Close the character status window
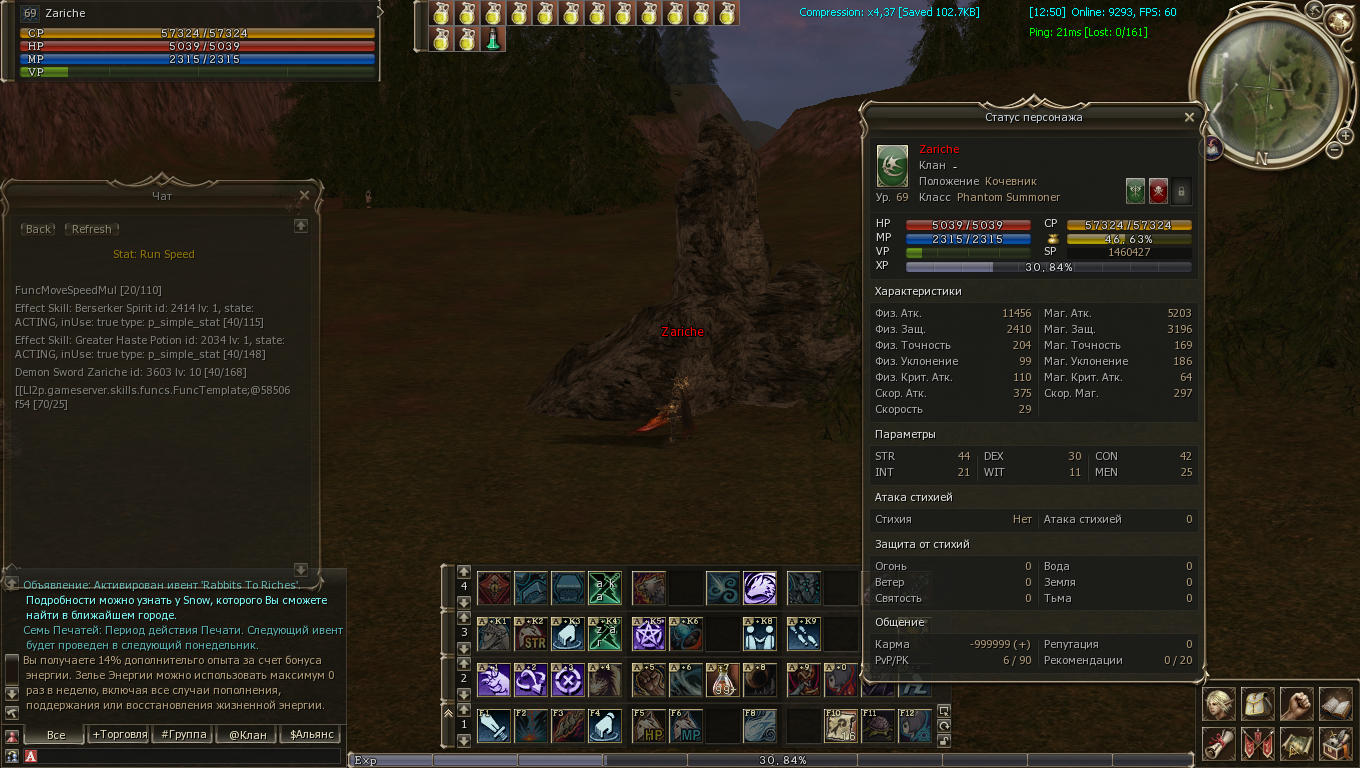 (1189, 117)
